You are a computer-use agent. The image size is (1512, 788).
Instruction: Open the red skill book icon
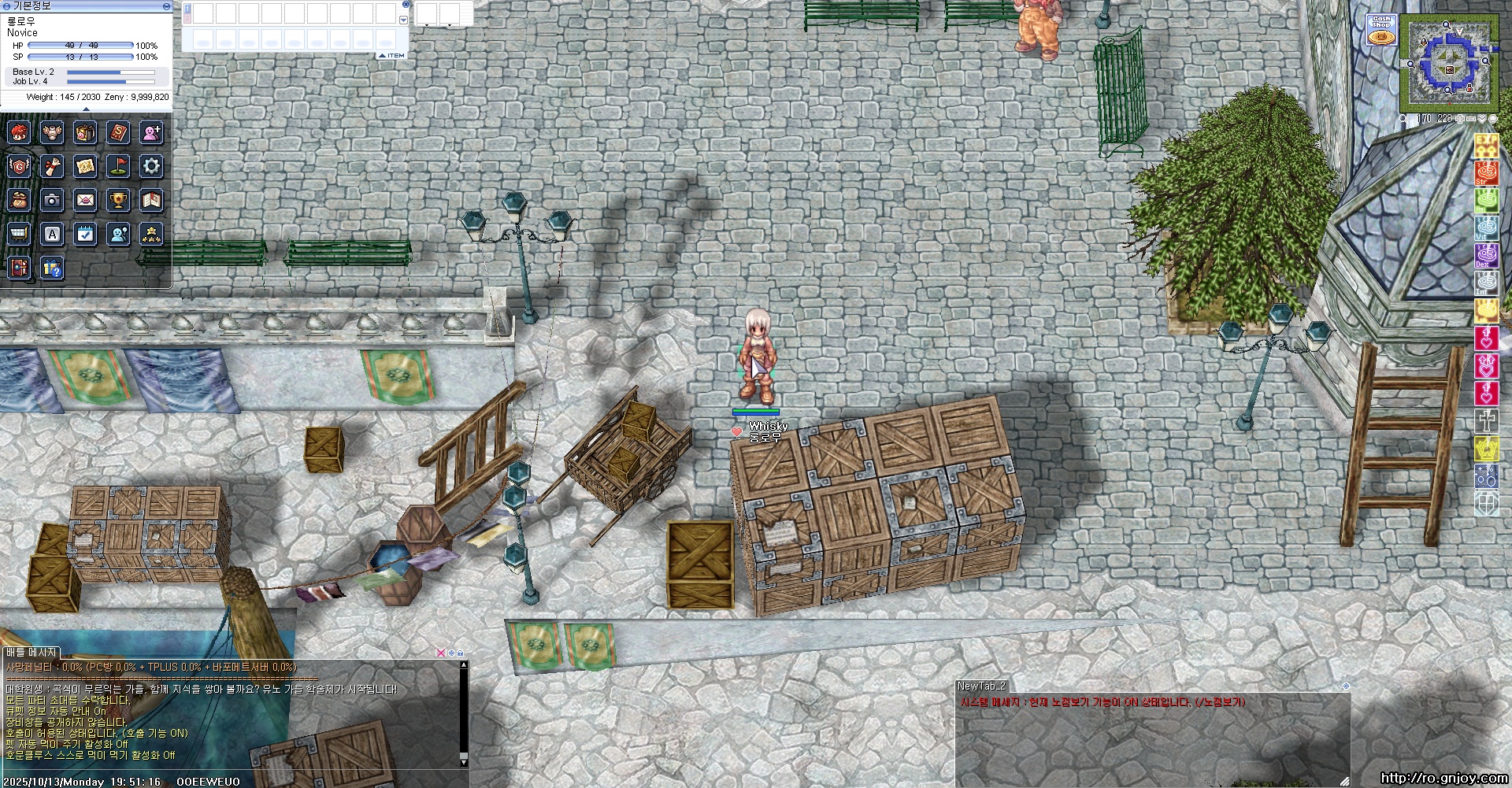click(x=118, y=132)
